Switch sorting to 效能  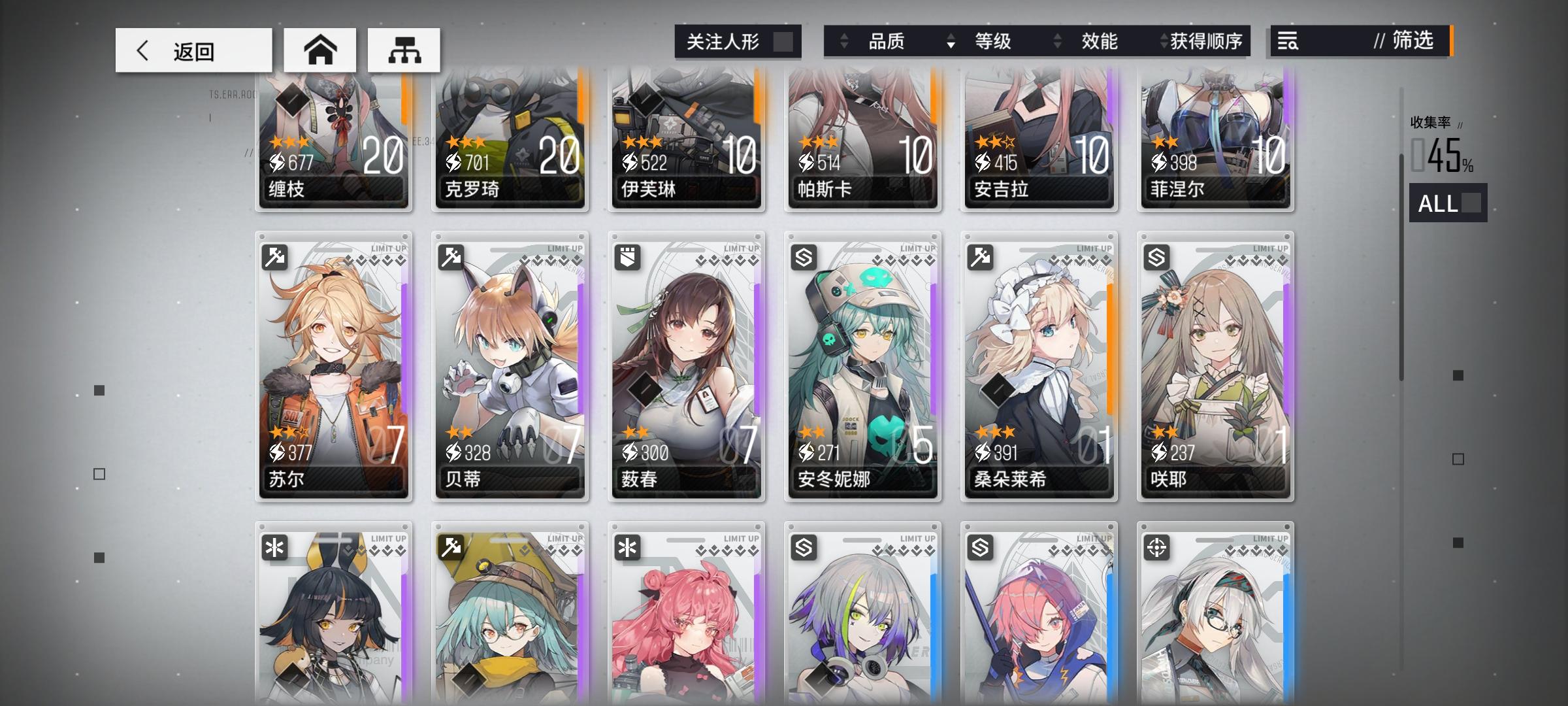click(x=1101, y=41)
